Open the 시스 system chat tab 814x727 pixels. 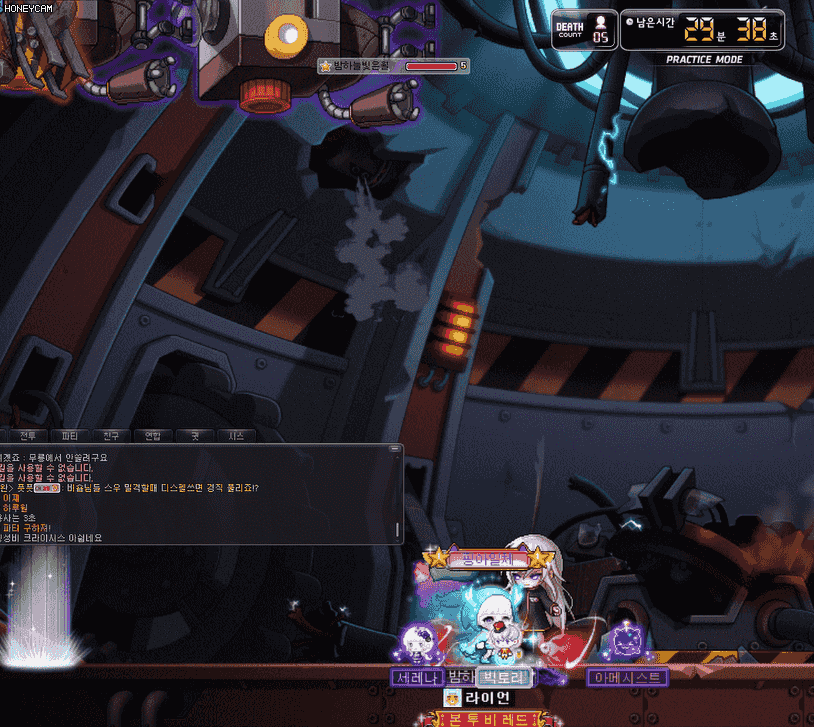236,436
